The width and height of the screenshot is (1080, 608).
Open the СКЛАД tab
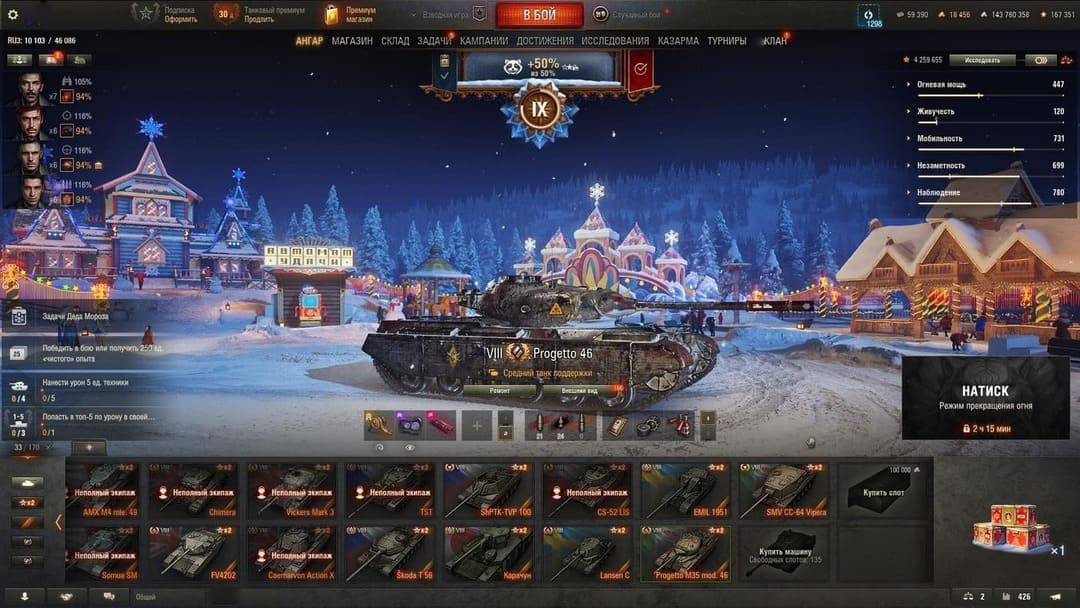pos(395,41)
